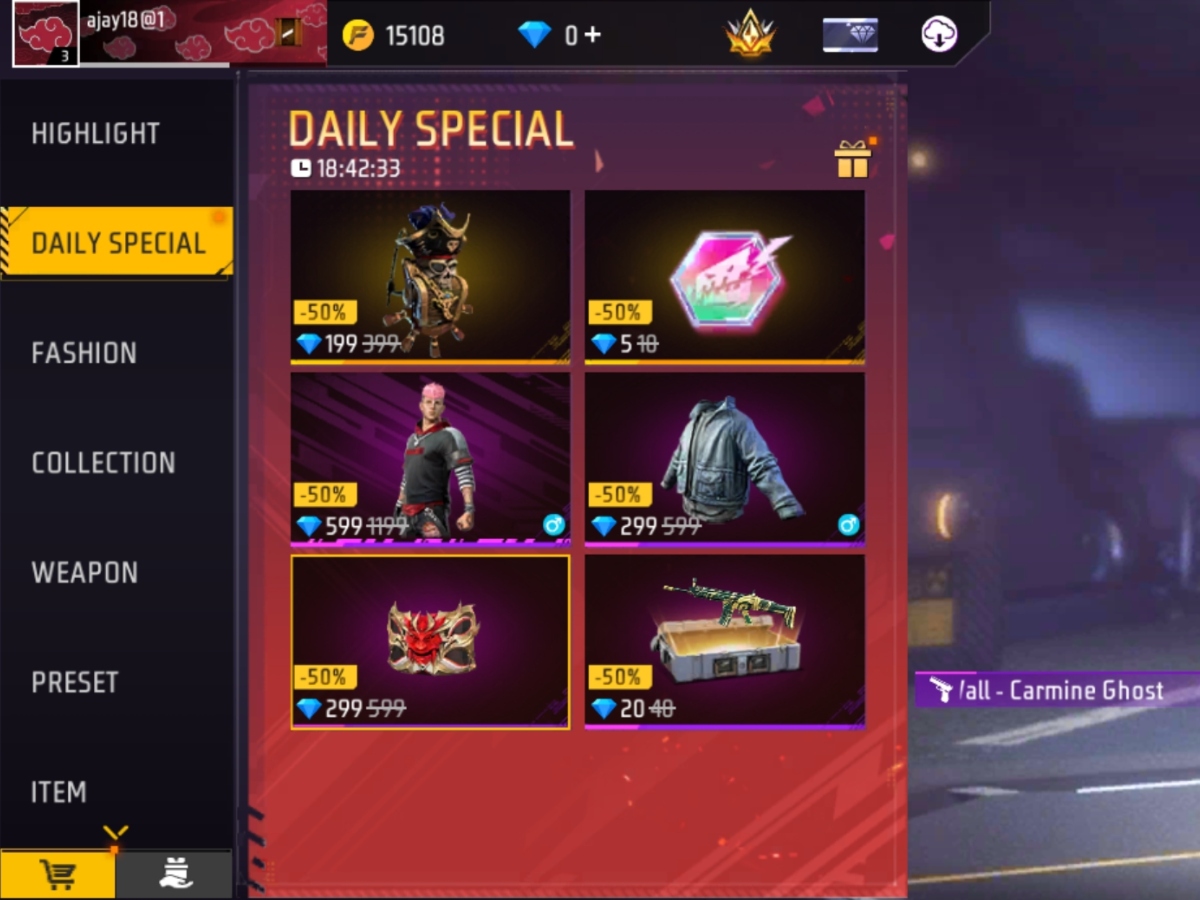This screenshot has width=1200, height=900.
Task: Pick the gray leather jacket offer
Action: click(725, 458)
